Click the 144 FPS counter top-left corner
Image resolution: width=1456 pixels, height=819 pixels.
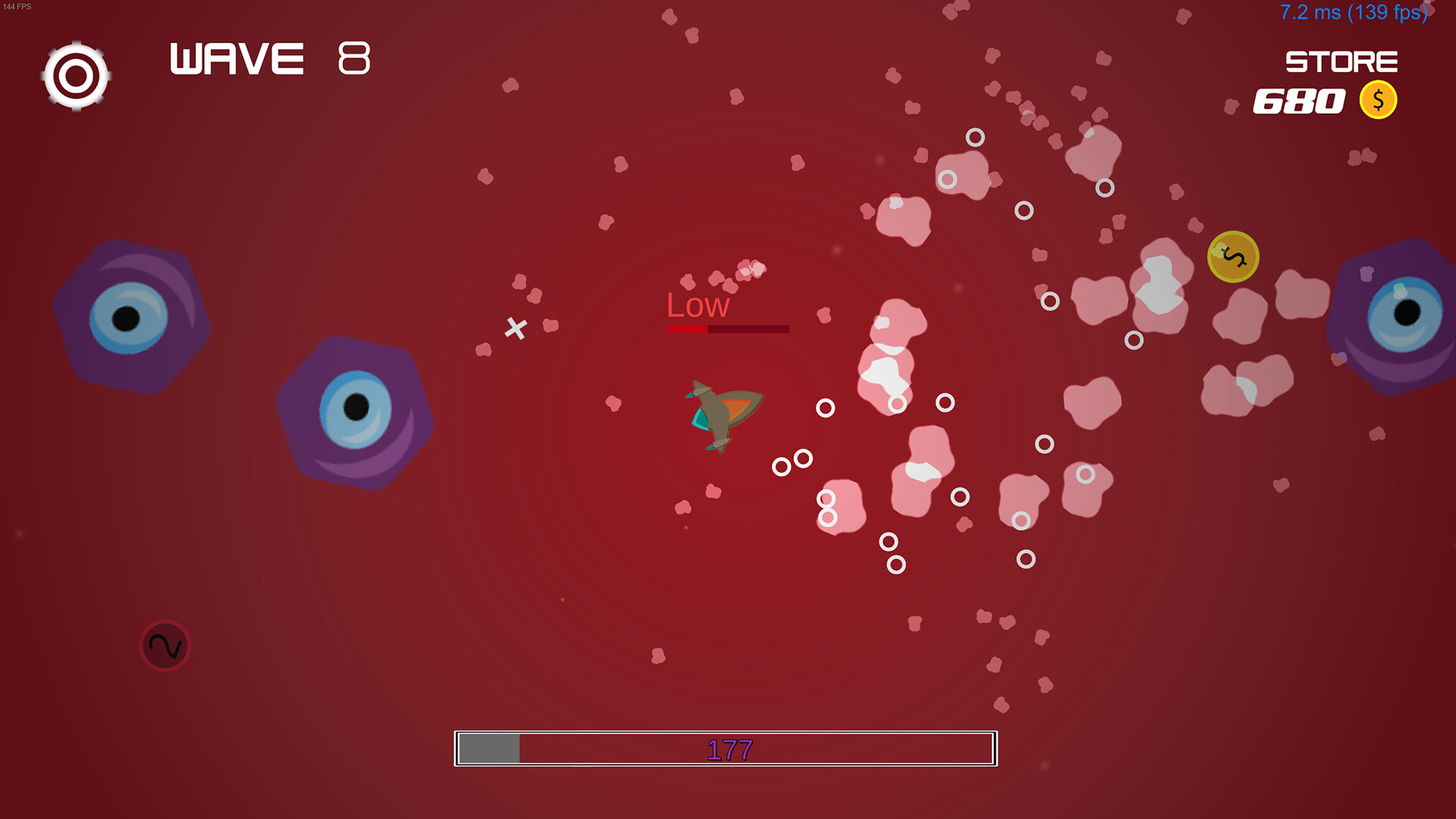(17, 6)
